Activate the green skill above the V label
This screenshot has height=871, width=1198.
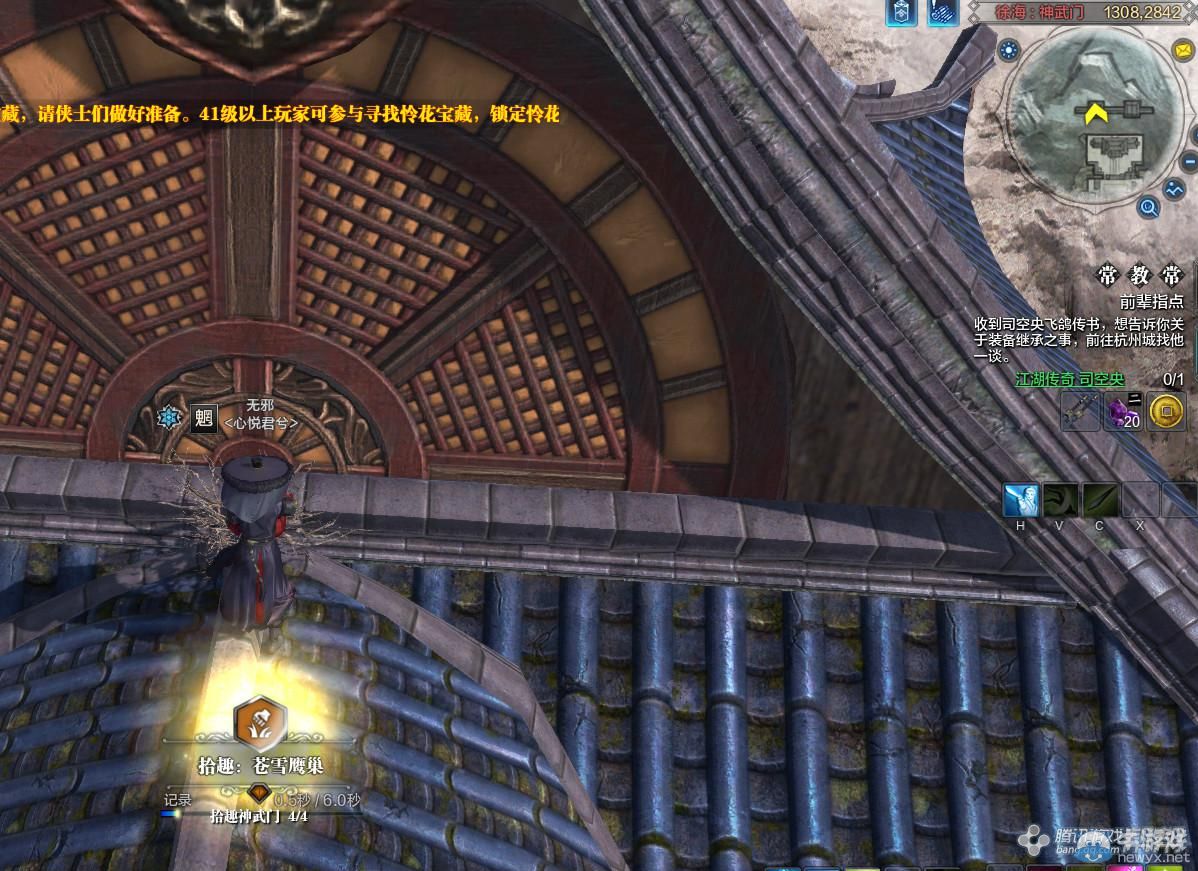(1060, 499)
